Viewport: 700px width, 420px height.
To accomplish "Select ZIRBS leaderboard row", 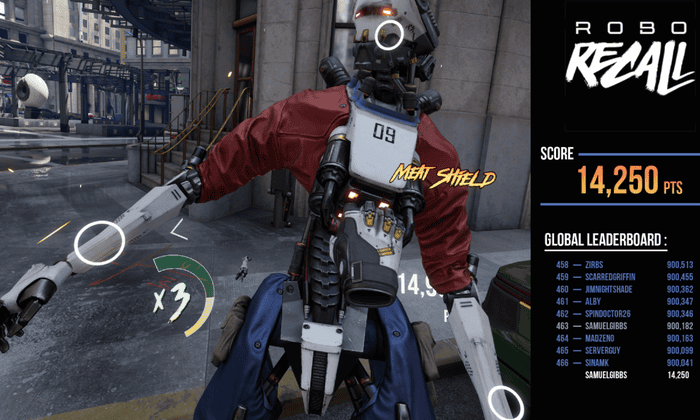I will 621,265.
